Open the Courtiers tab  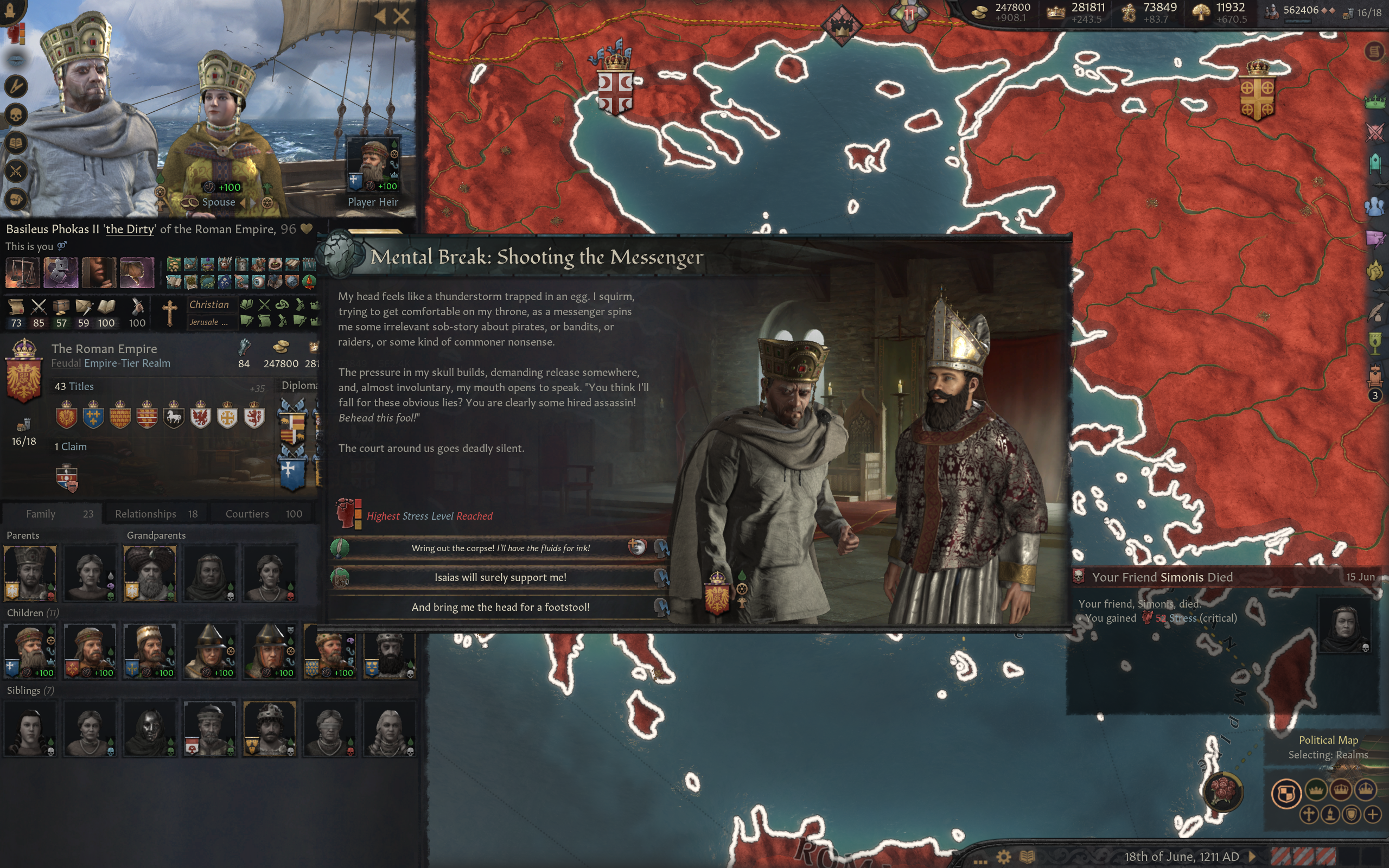[247, 514]
